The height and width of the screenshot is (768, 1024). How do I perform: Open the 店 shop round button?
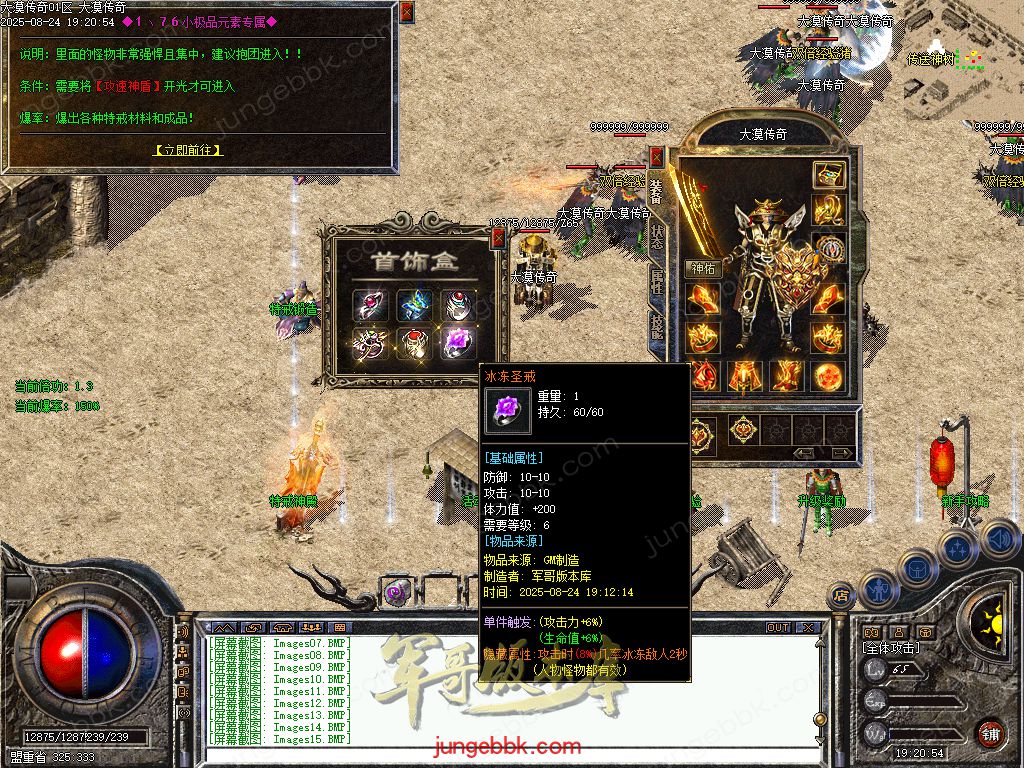pos(841,595)
